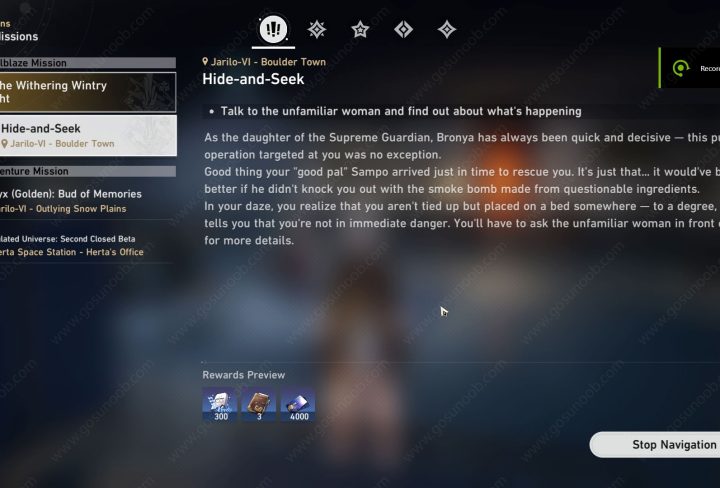Select the fifth diamond mission category tab

click(447, 30)
